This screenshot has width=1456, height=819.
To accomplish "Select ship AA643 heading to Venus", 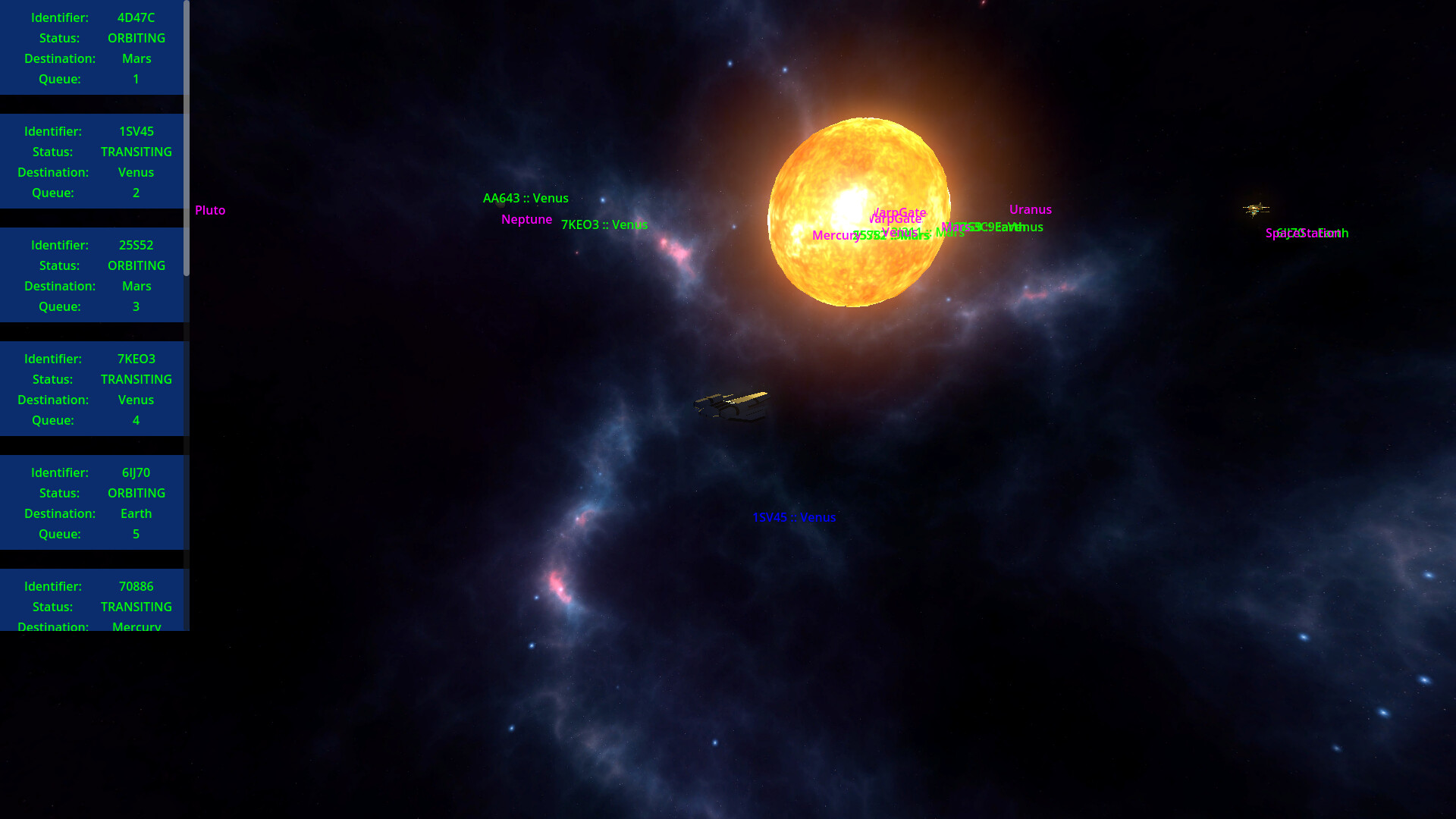I will pos(526,198).
